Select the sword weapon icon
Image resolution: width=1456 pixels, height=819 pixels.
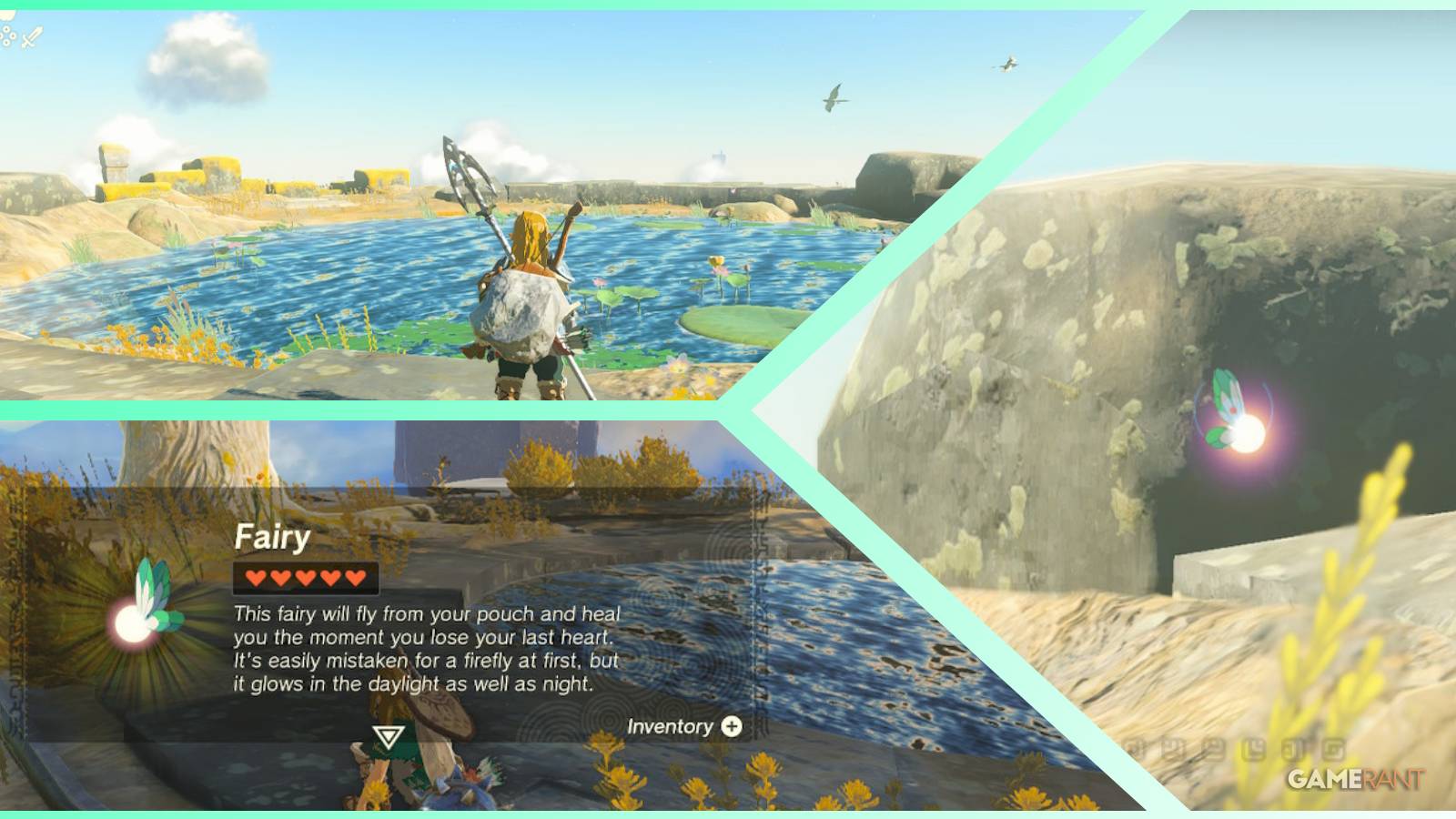[x=32, y=35]
